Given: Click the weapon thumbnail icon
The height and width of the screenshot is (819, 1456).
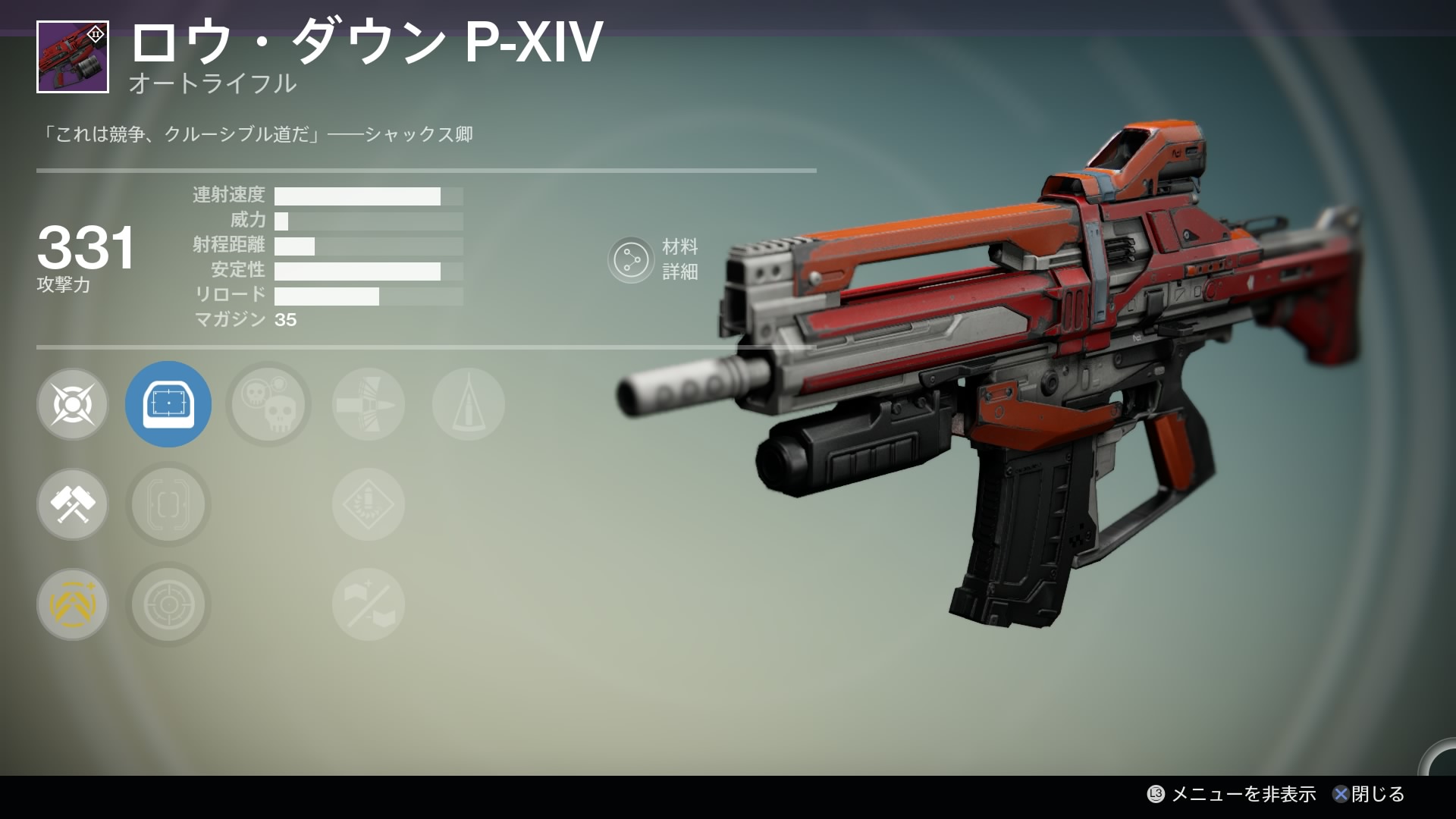Looking at the screenshot, I should pyautogui.click(x=73, y=57).
